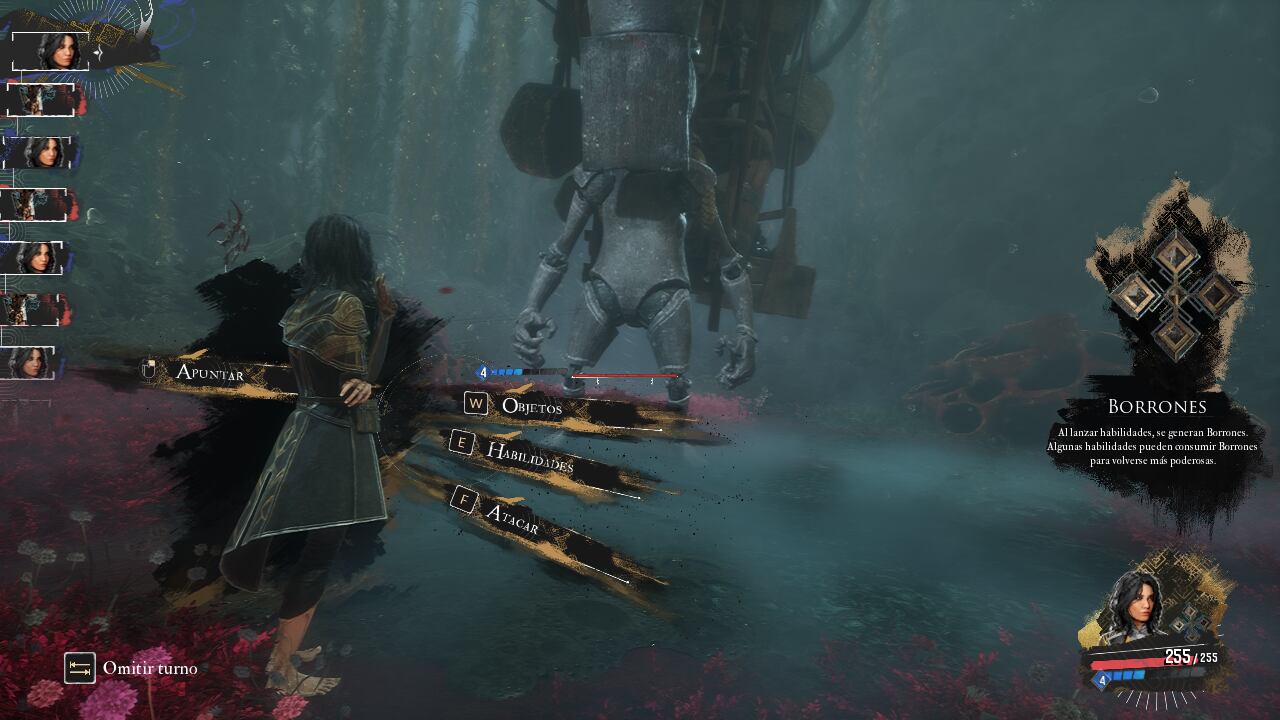Choose the Habilidades skills command
This screenshot has height=720, width=1280.
pos(529,457)
